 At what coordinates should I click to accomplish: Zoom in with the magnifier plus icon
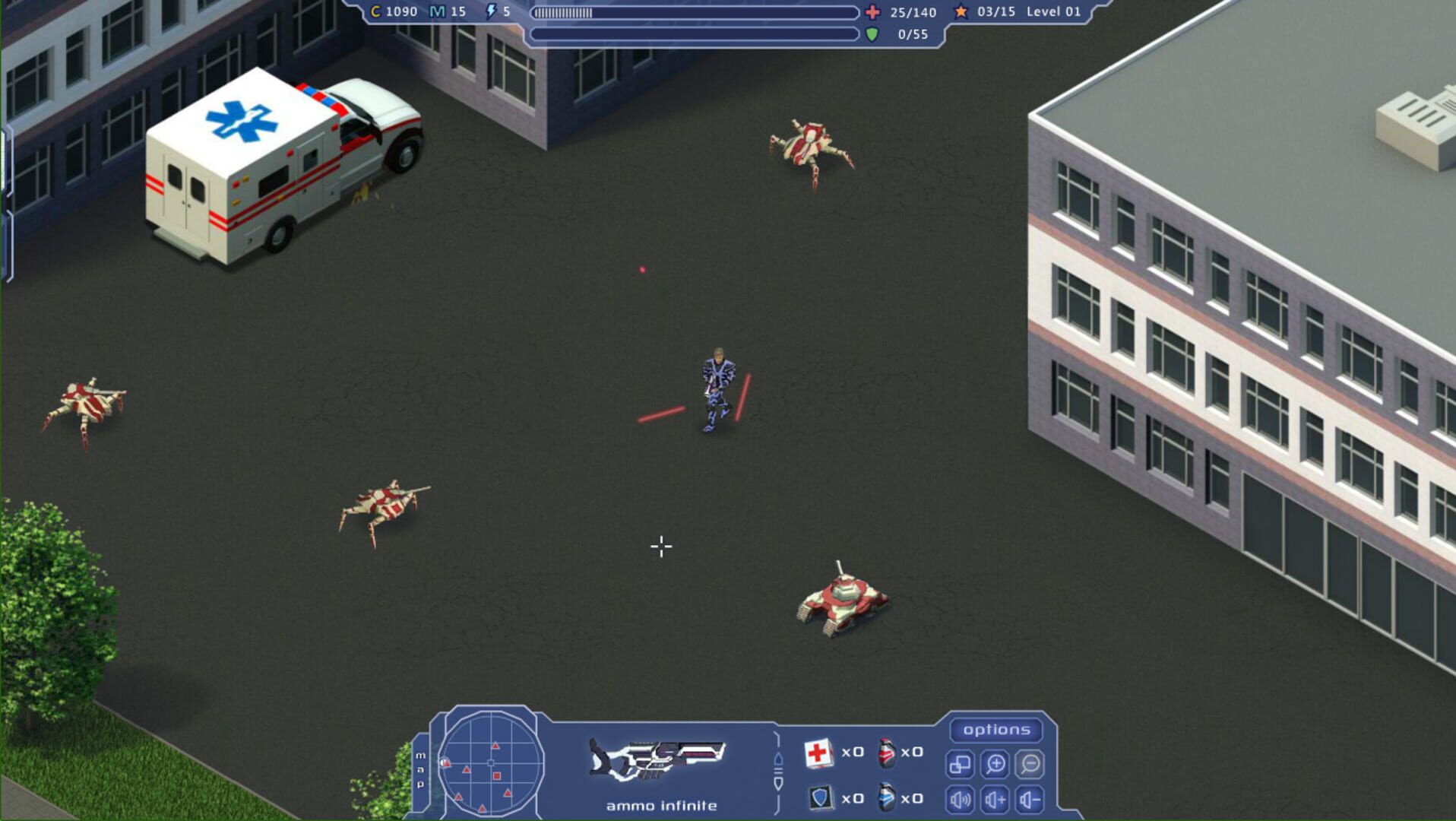tap(996, 766)
